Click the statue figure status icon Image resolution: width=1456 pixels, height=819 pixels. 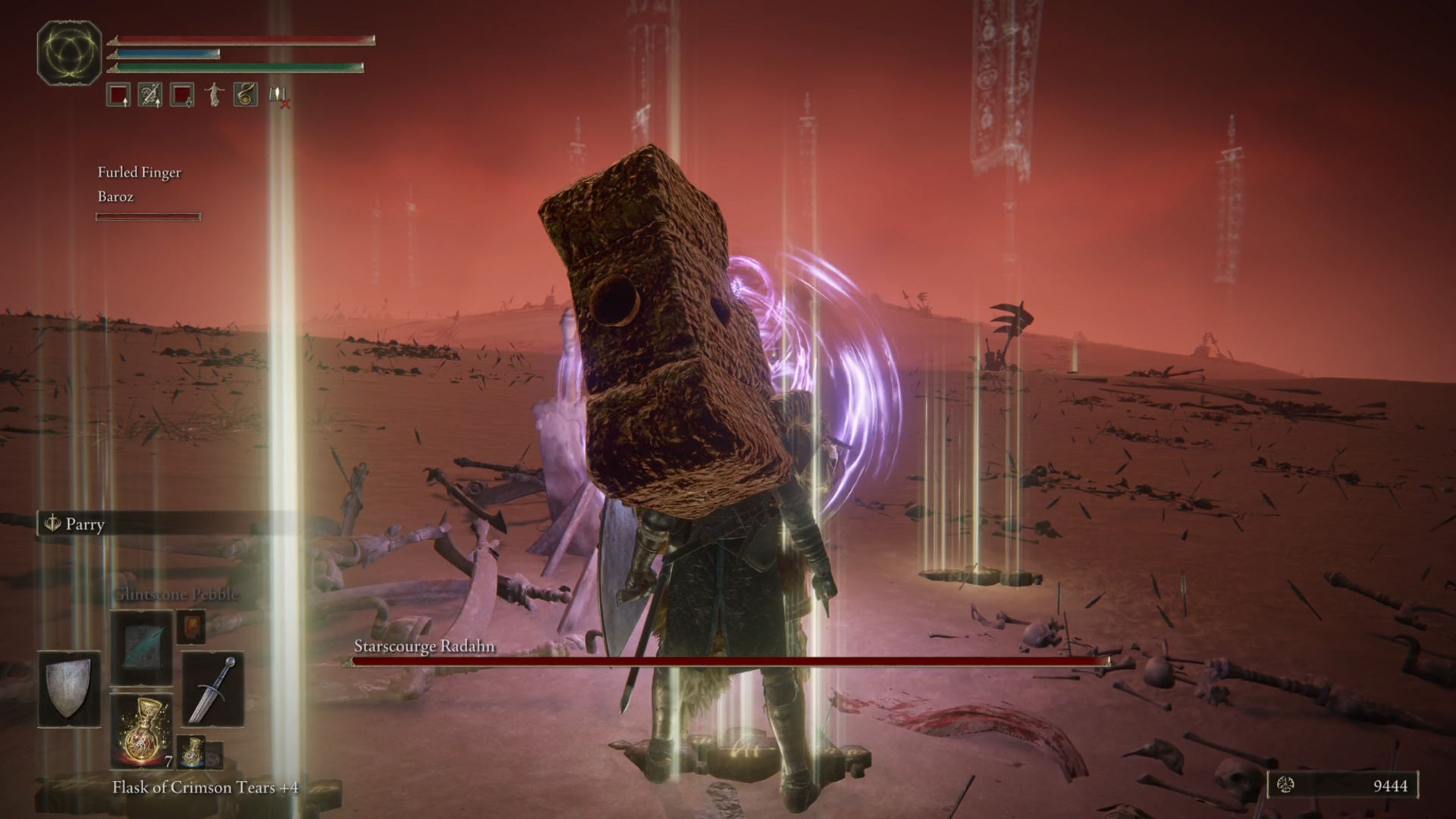coord(214,95)
